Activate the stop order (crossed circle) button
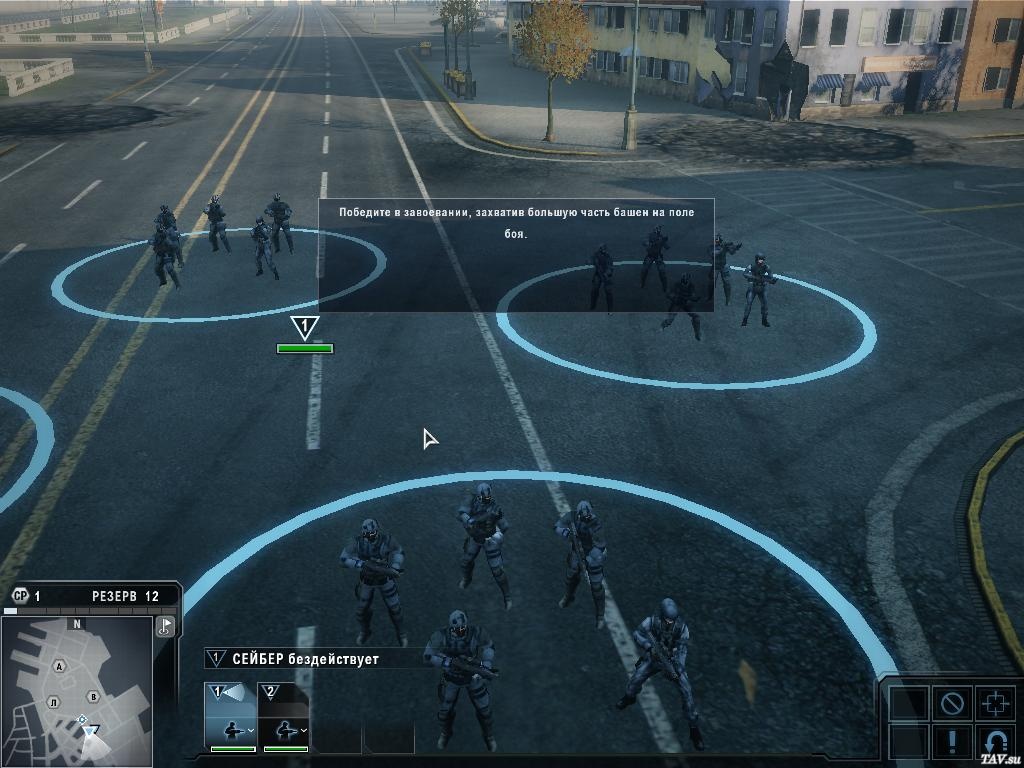The width and height of the screenshot is (1024, 768). click(x=951, y=703)
